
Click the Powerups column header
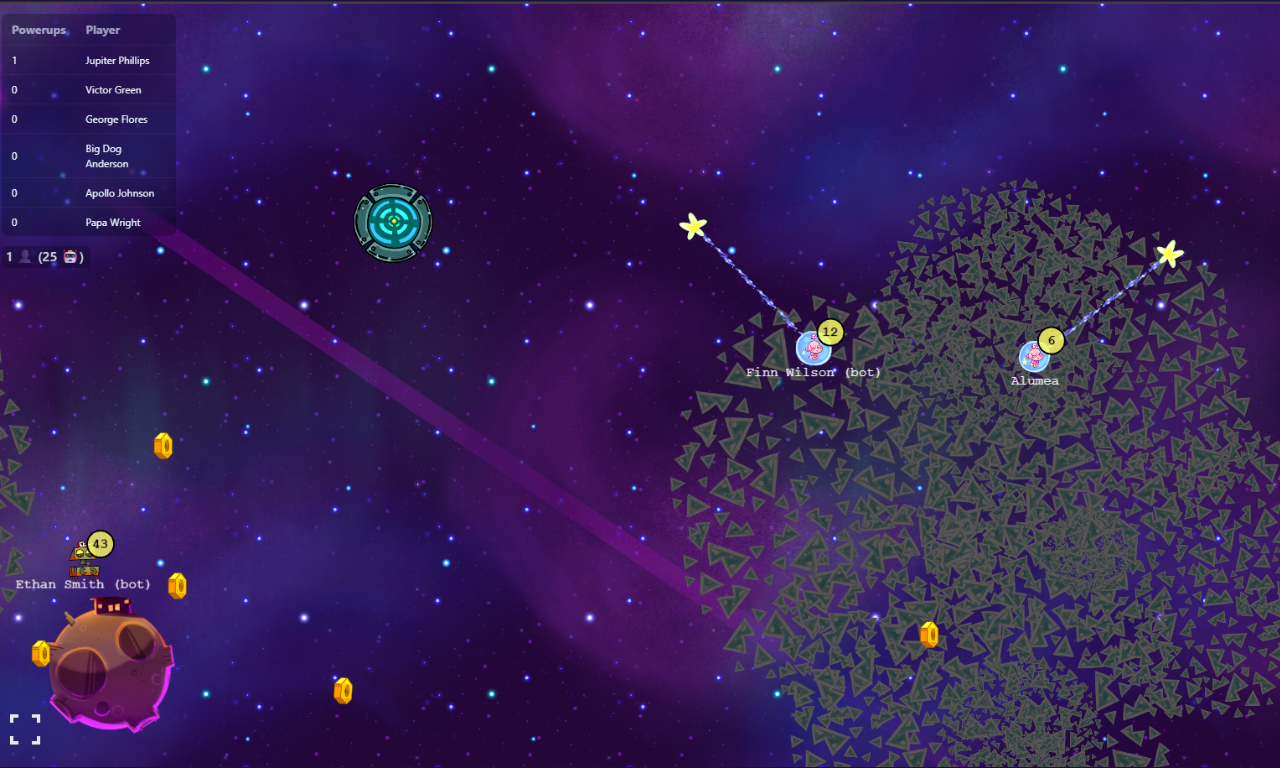coord(39,30)
